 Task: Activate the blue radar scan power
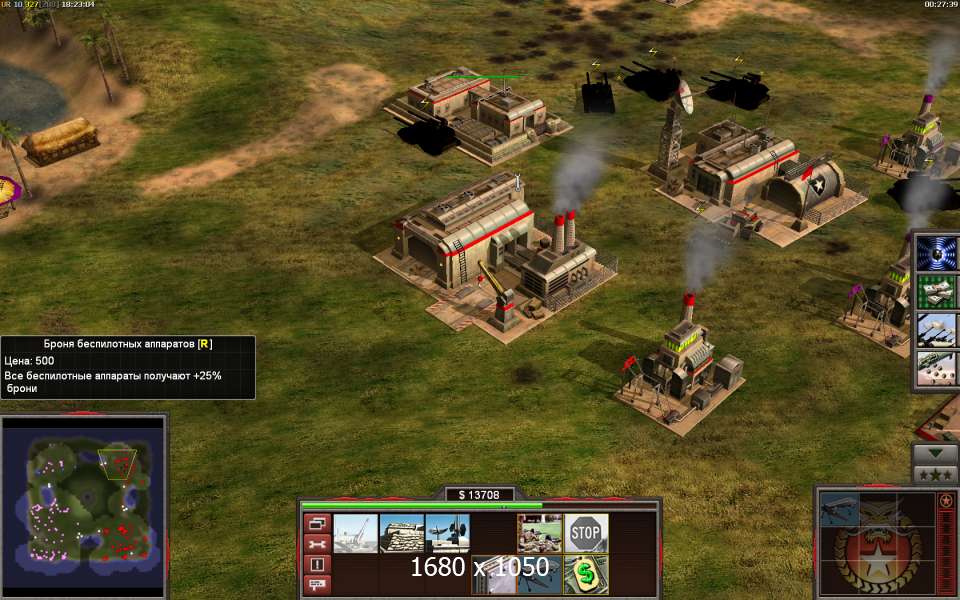point(937,253)
